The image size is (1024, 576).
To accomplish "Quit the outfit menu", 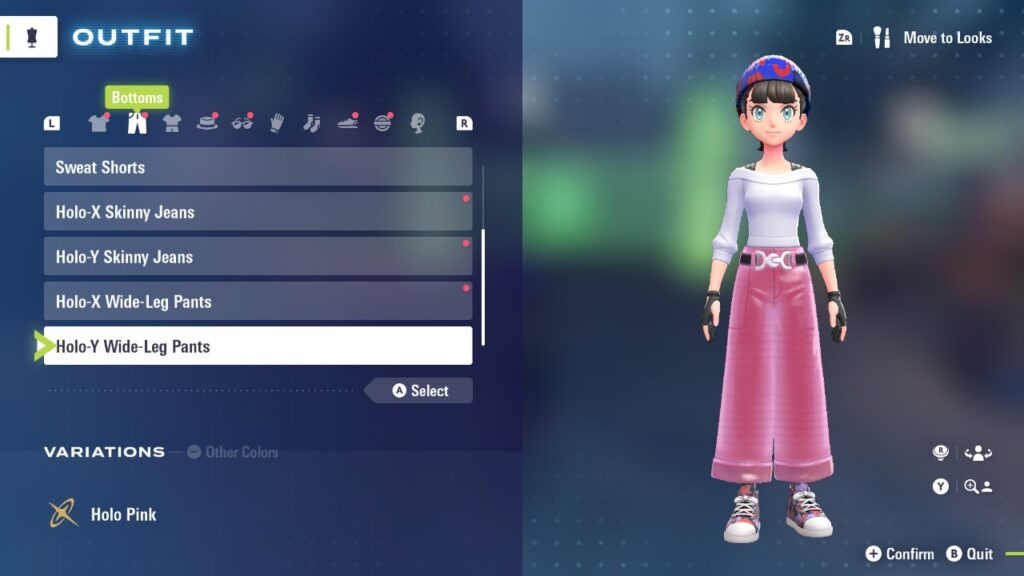I will (970, 554).
